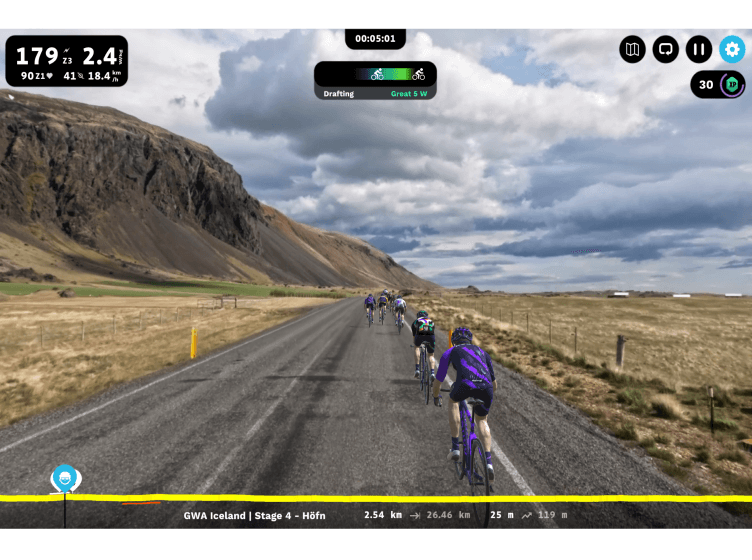Pause the ride
Viewport: 752px width, 560px height.
tap(699, 49)
